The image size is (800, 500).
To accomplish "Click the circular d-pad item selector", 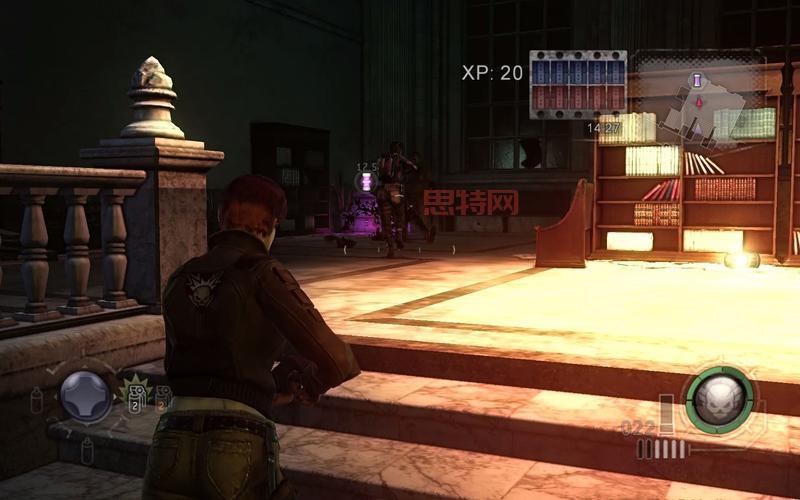I will (x=86, y=396).
